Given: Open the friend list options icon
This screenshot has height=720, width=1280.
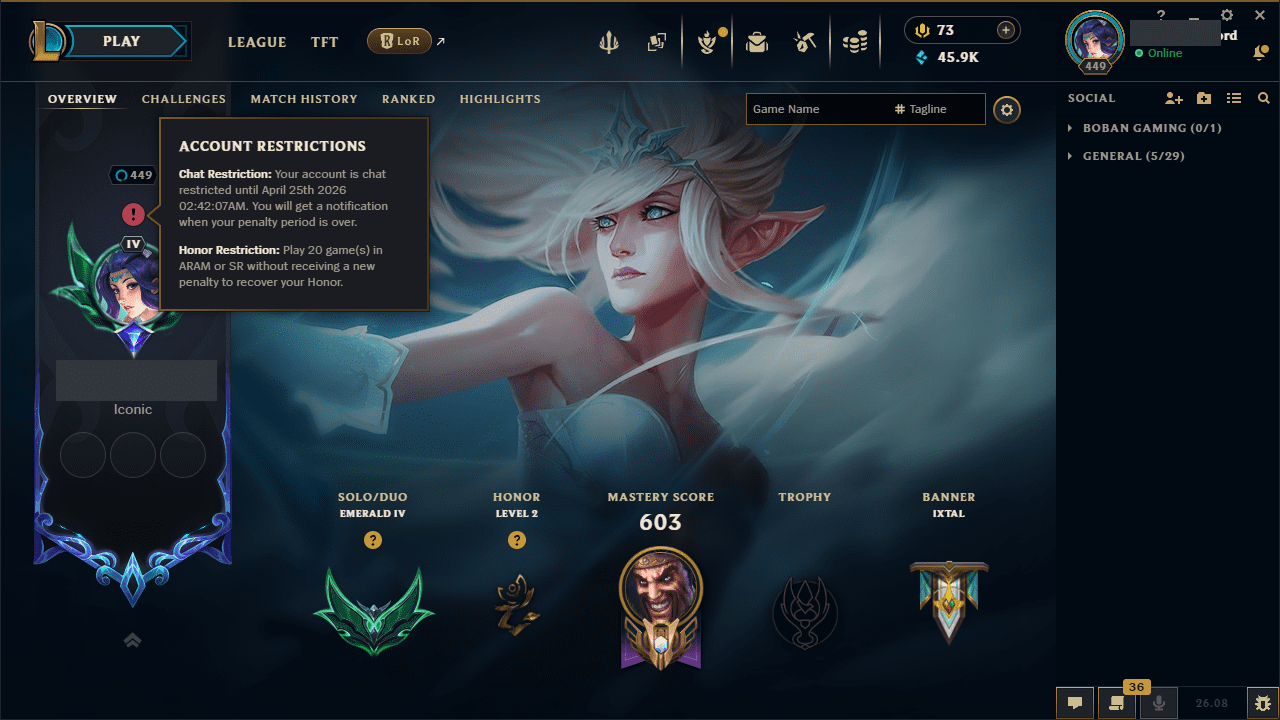Looking at the screenshot, I should tap(1234, 98).
